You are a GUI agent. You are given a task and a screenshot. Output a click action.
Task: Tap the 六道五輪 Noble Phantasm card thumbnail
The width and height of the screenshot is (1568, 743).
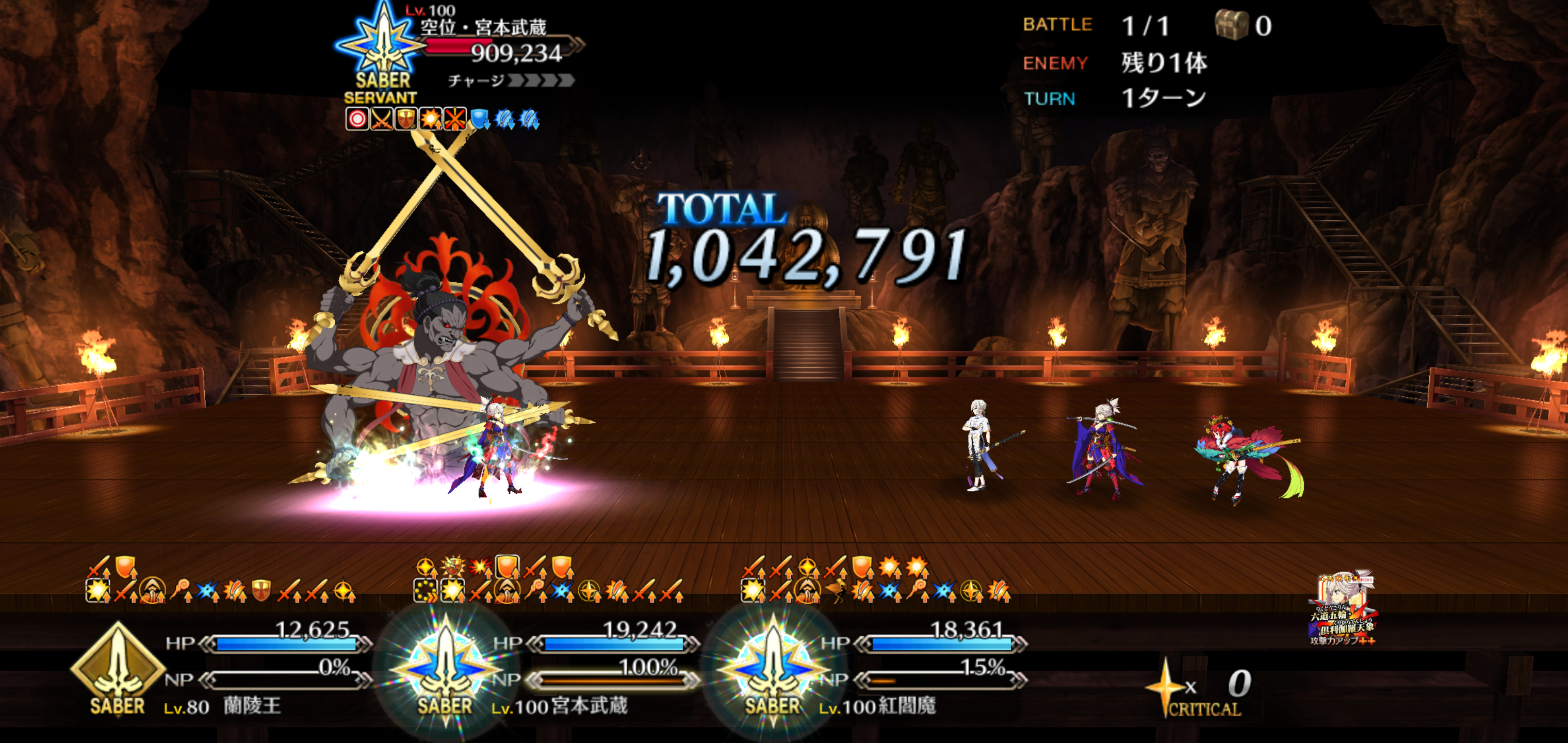1343,609
